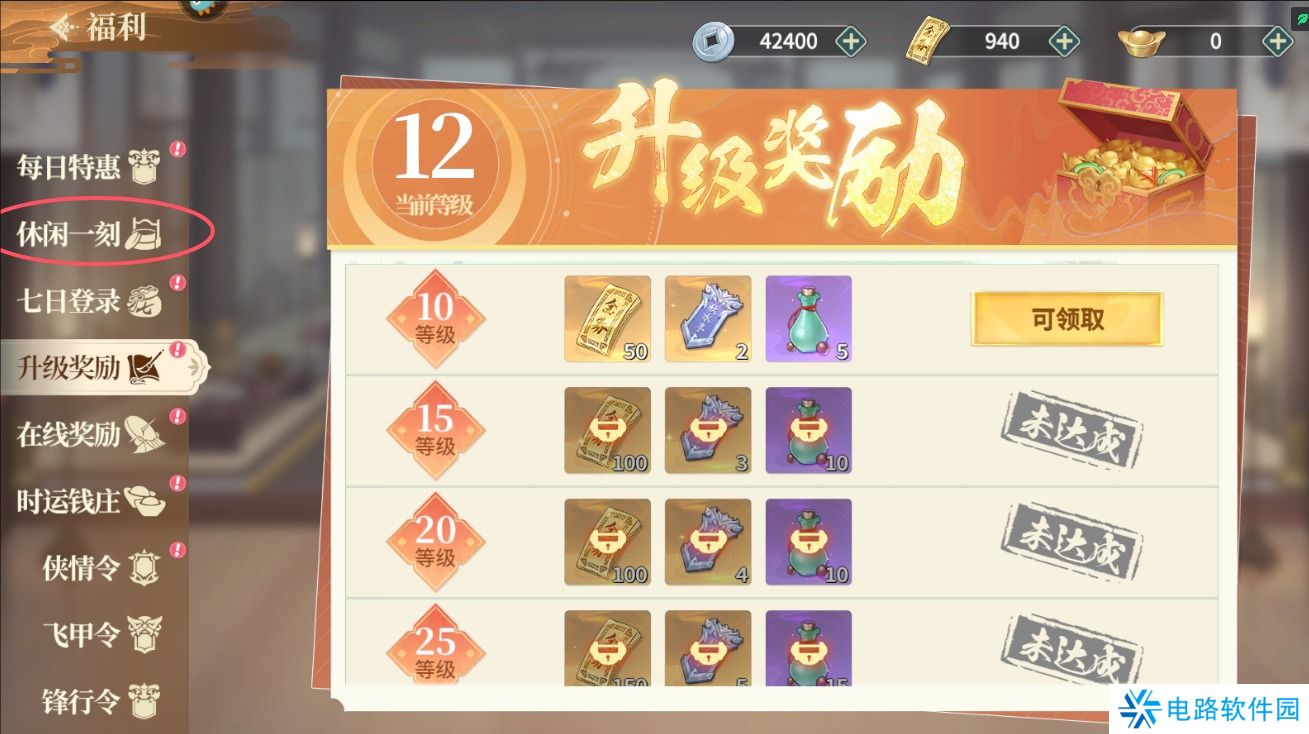Click the green potion bottle reward in level 10 row
Screen dimensions: 1309x734
pos(808,320)
